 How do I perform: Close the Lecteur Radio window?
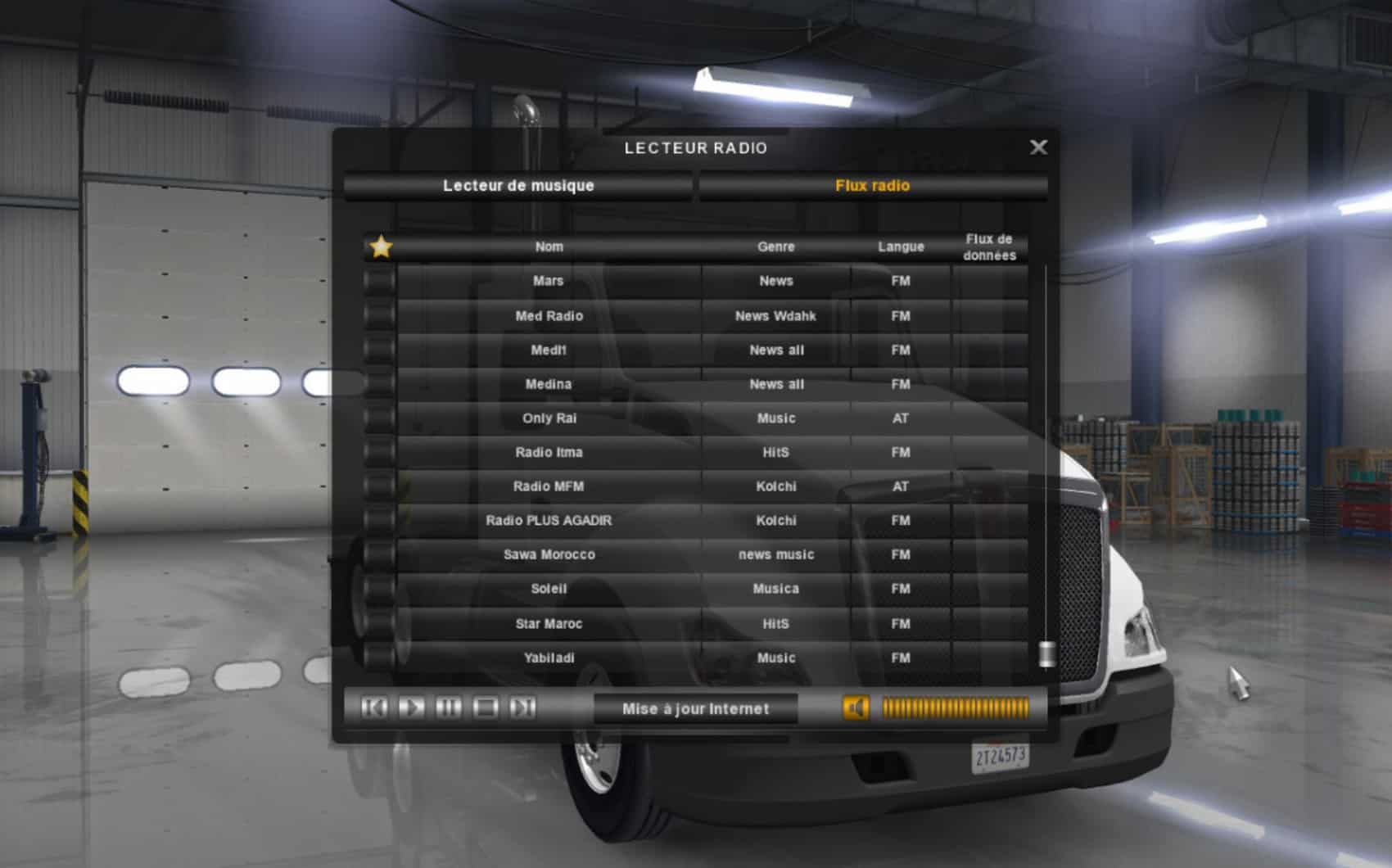(x=1038, y=147)
